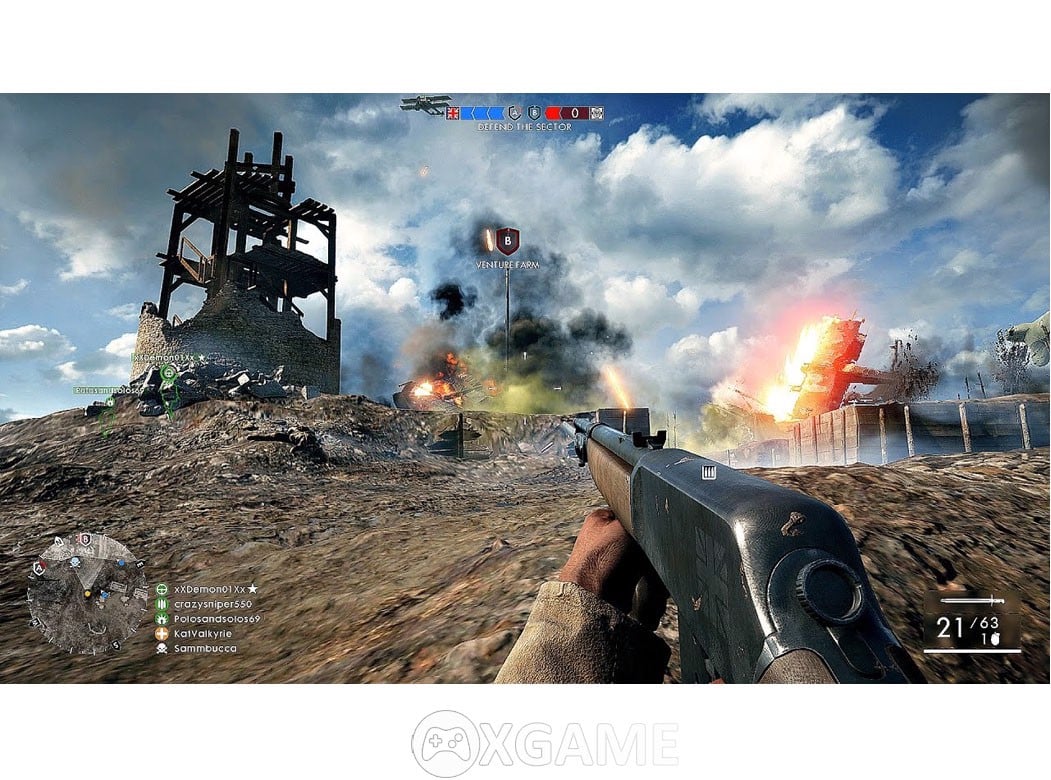Click the circular minimap
Screen dimensions: 1051x780
[x=86, y=593]
